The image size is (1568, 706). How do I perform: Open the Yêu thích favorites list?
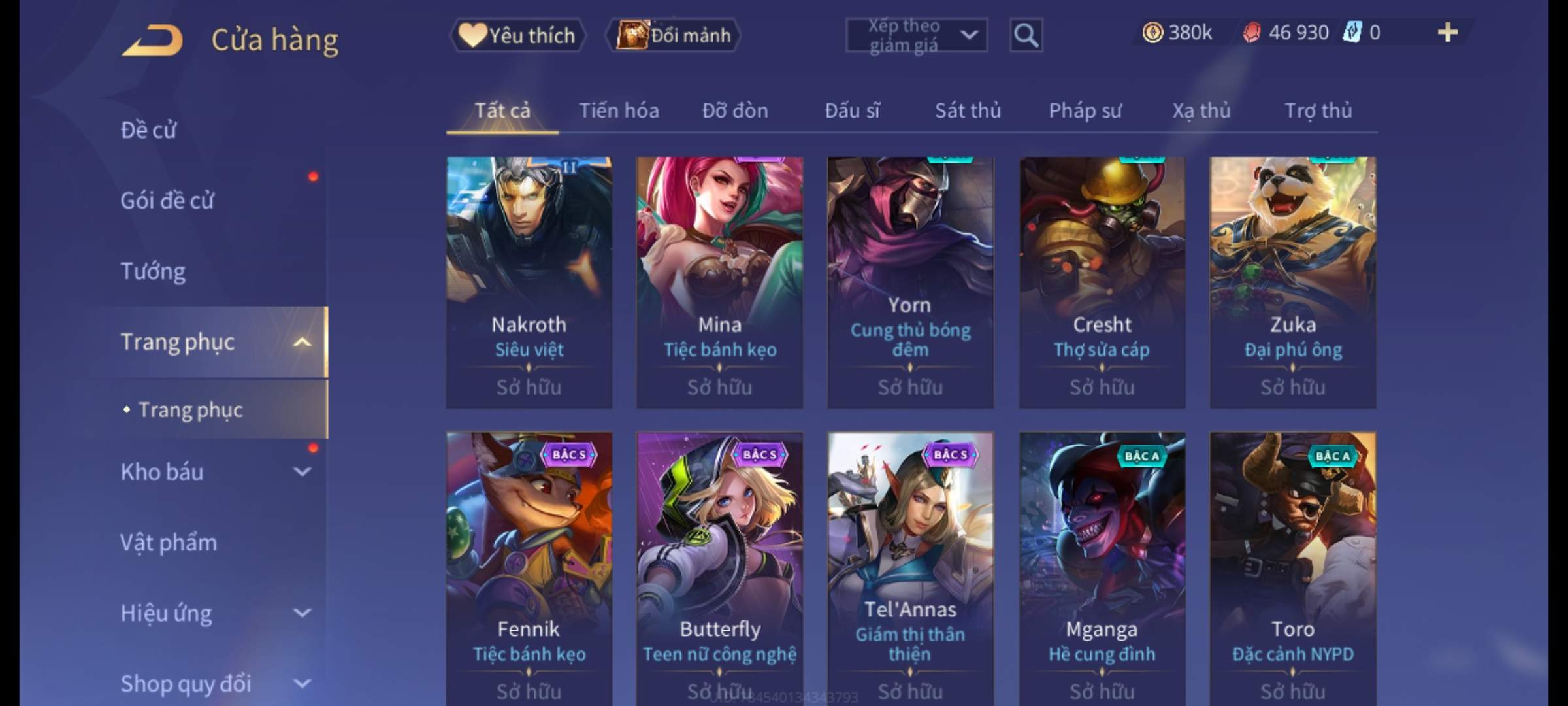coord(517,35)
